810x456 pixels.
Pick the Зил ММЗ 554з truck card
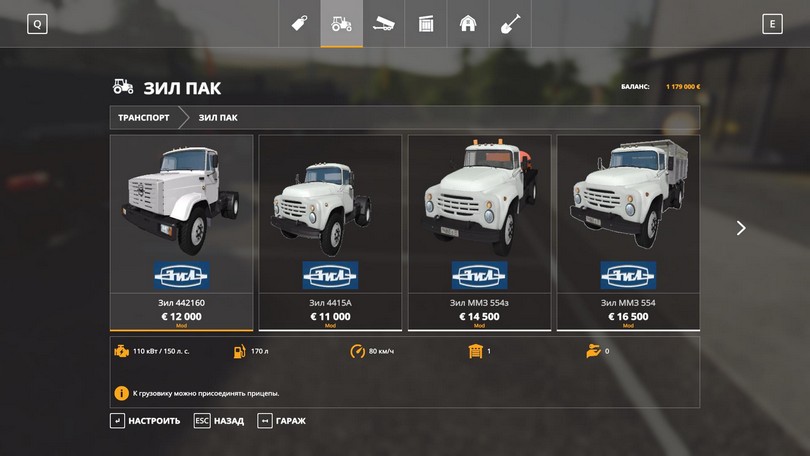pyautogui.click(x=479, y=232)
